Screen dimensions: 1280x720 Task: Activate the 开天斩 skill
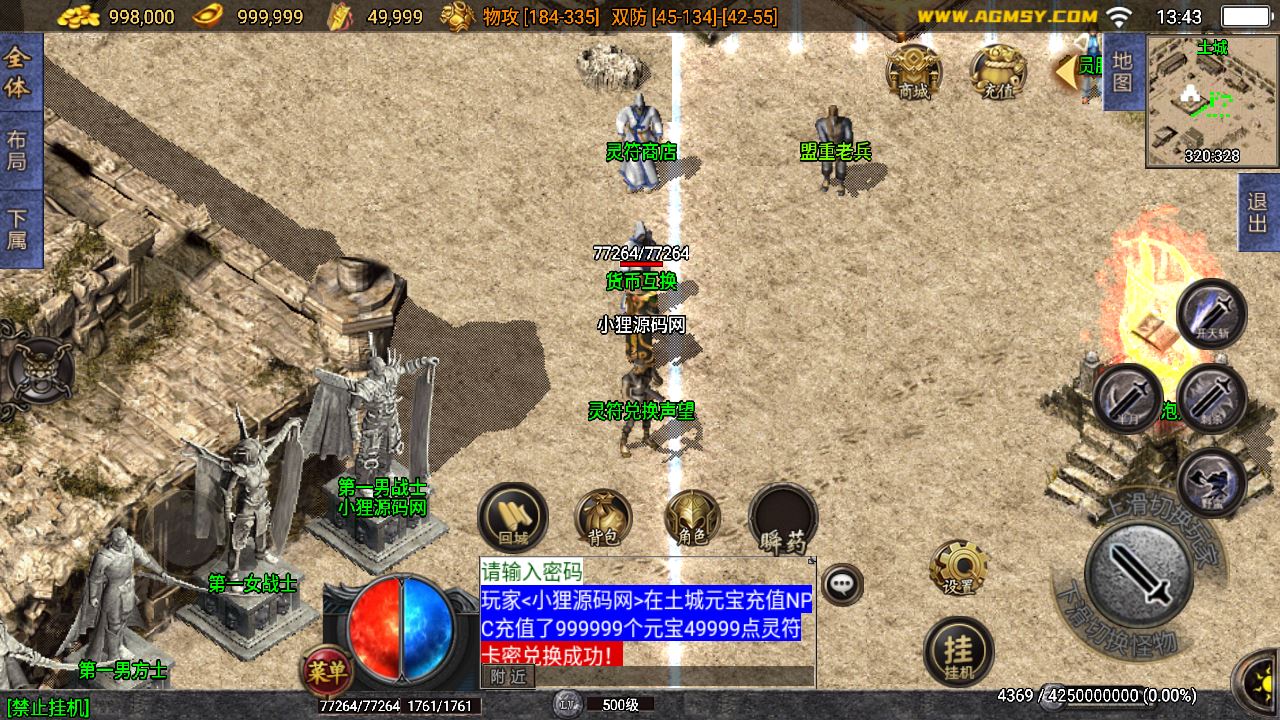(1212, 314)
